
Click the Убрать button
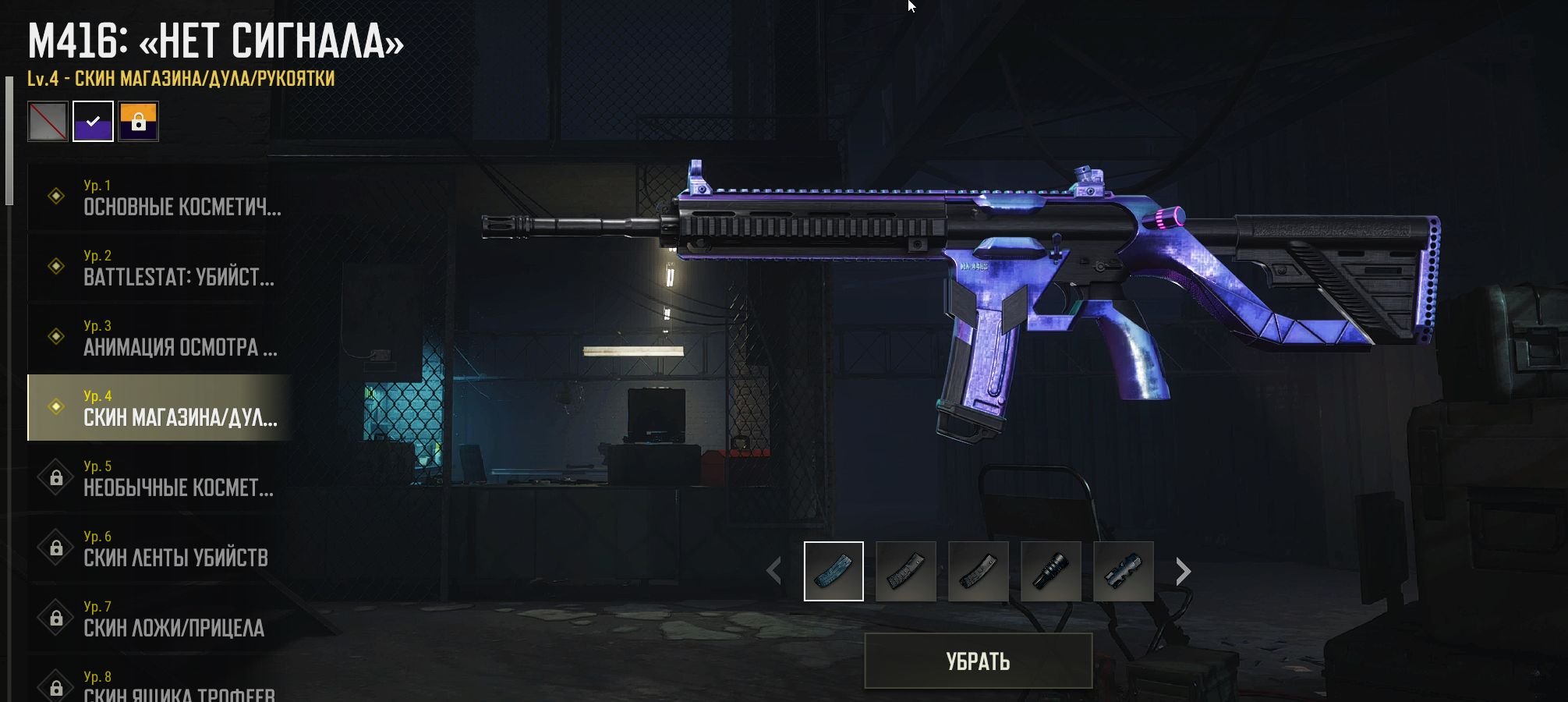click(x=978, y=661)
